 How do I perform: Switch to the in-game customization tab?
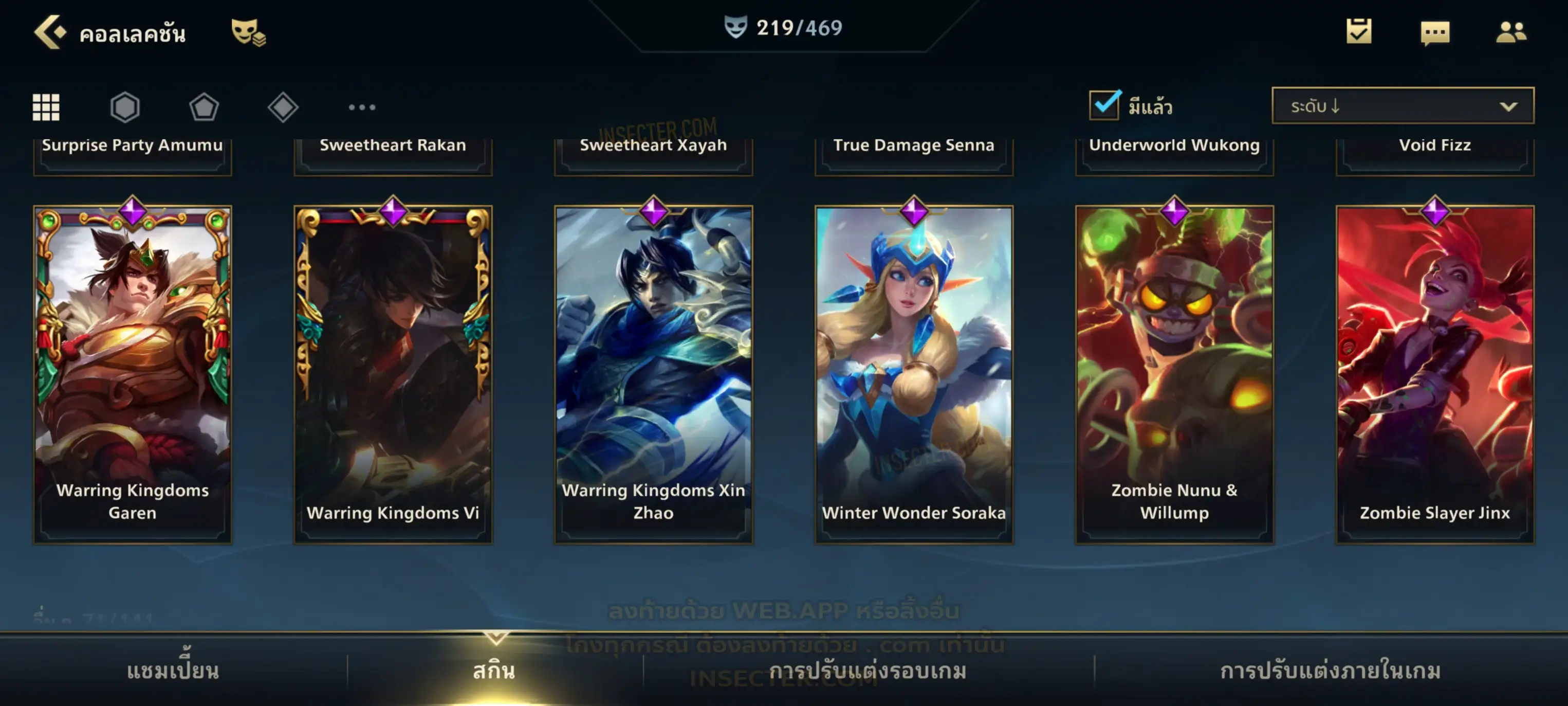pos(1330,670)
